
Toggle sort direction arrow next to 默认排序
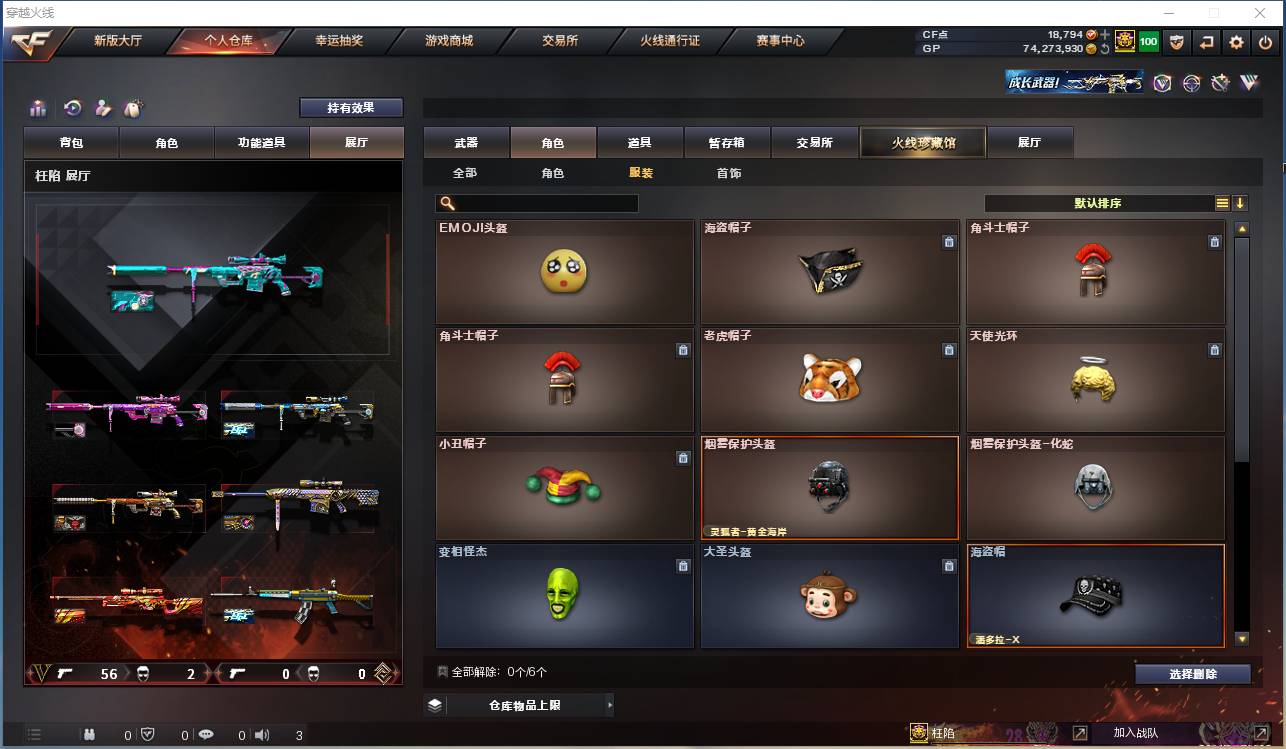click(1240, 202)
